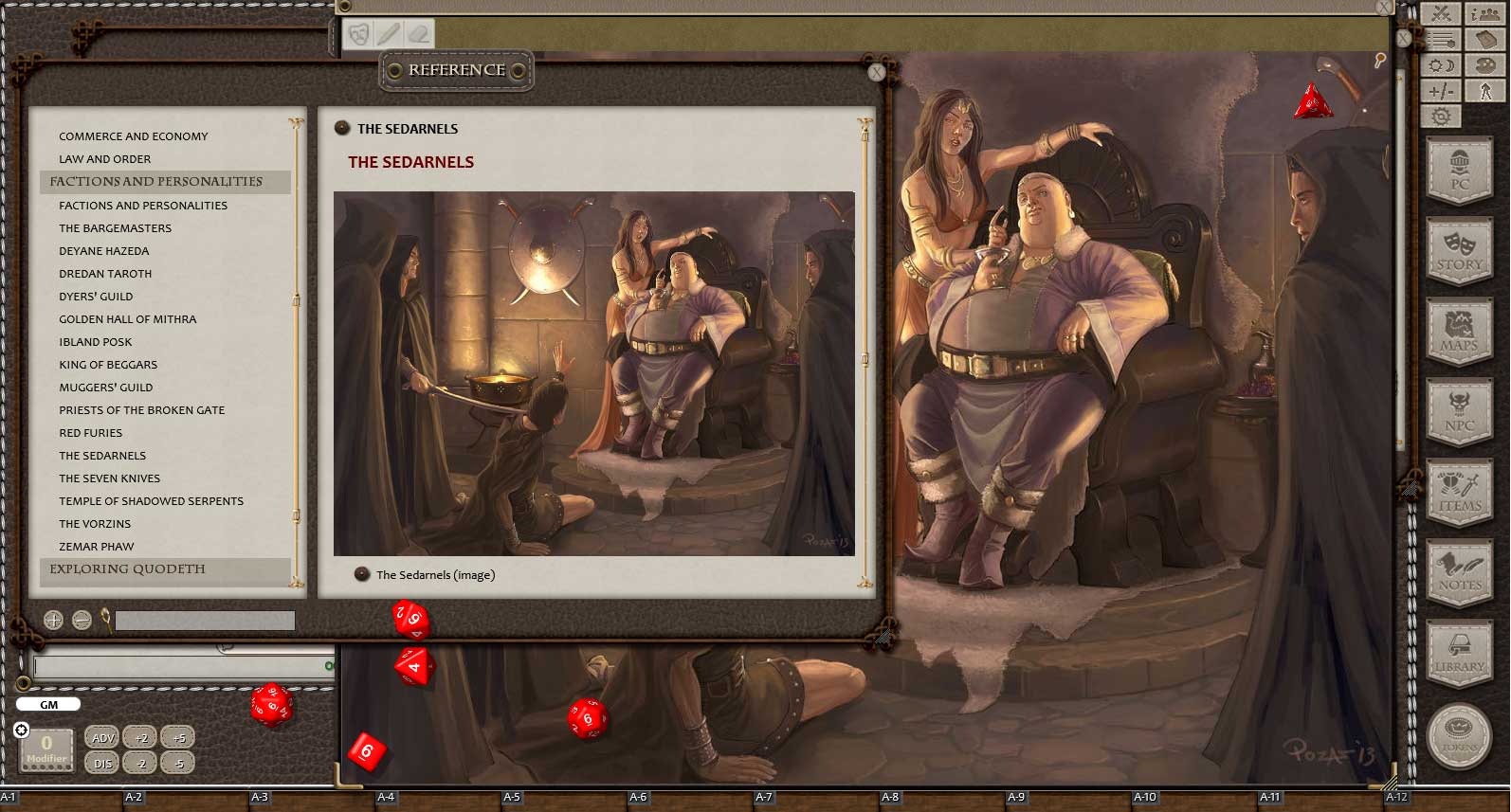This screenshot has width=1511, height=812.
Task: Click the target toggle beside the Modifier box
Action: 22,729
